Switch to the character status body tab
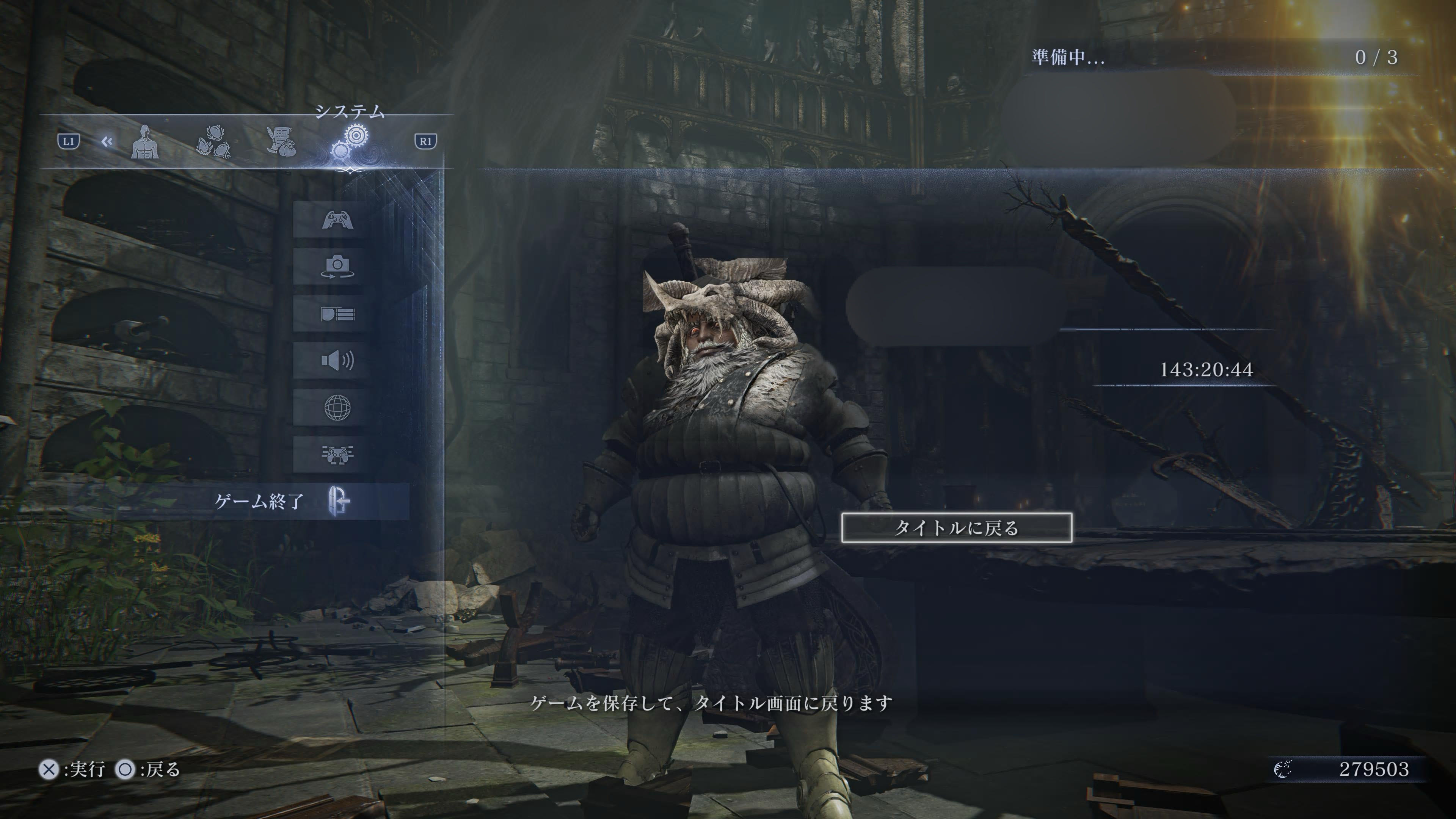Screen dimensions: 1456x819 (x=145, y=142)
